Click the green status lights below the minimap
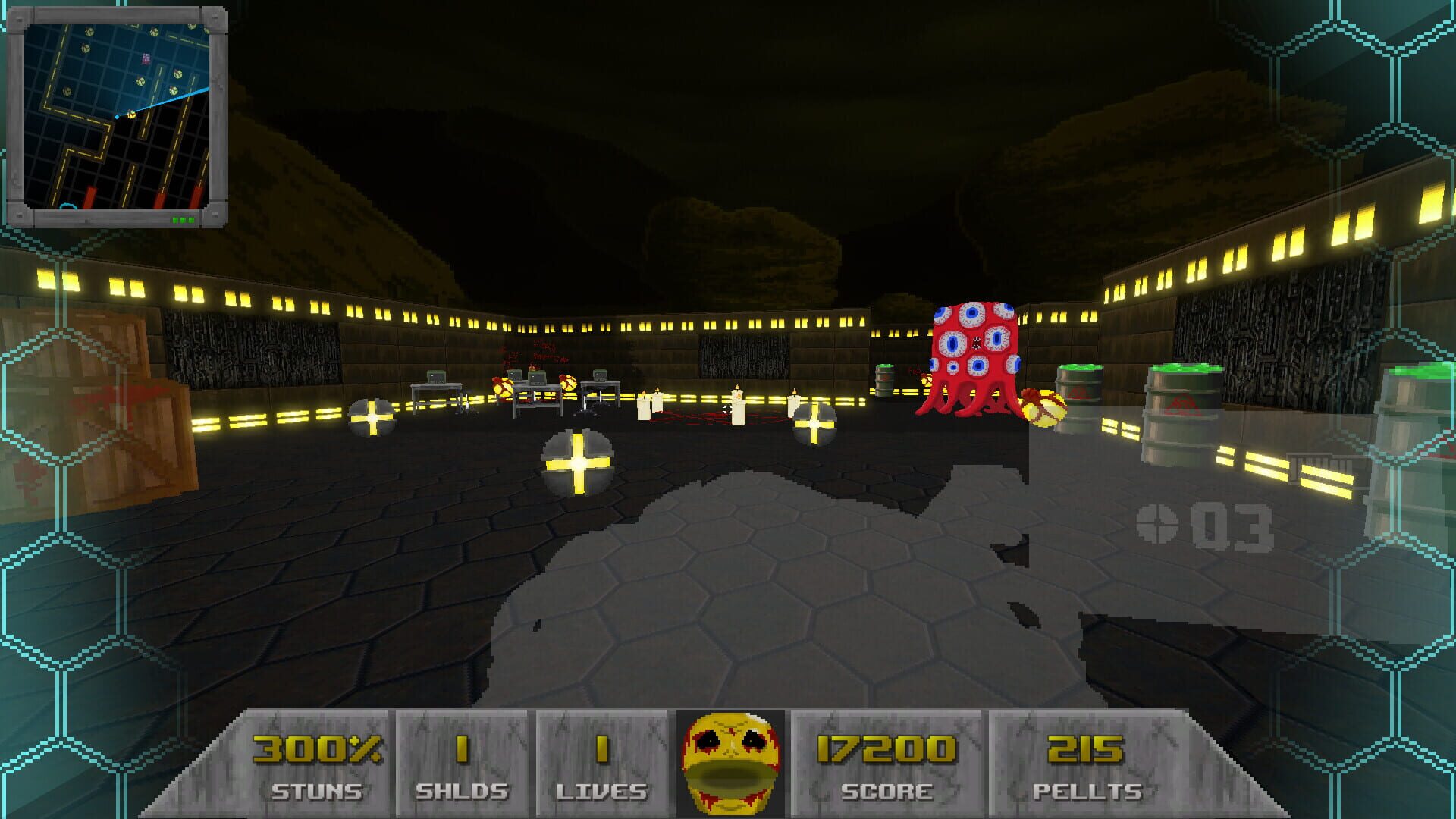 click(x=182, y=219)
